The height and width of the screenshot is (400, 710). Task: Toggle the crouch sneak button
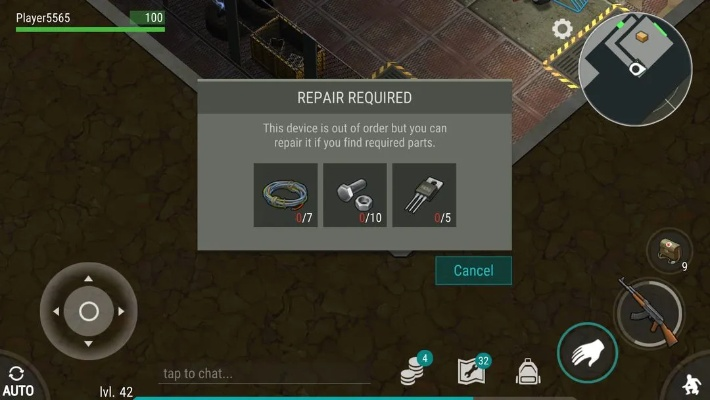(x=692, y=384)
